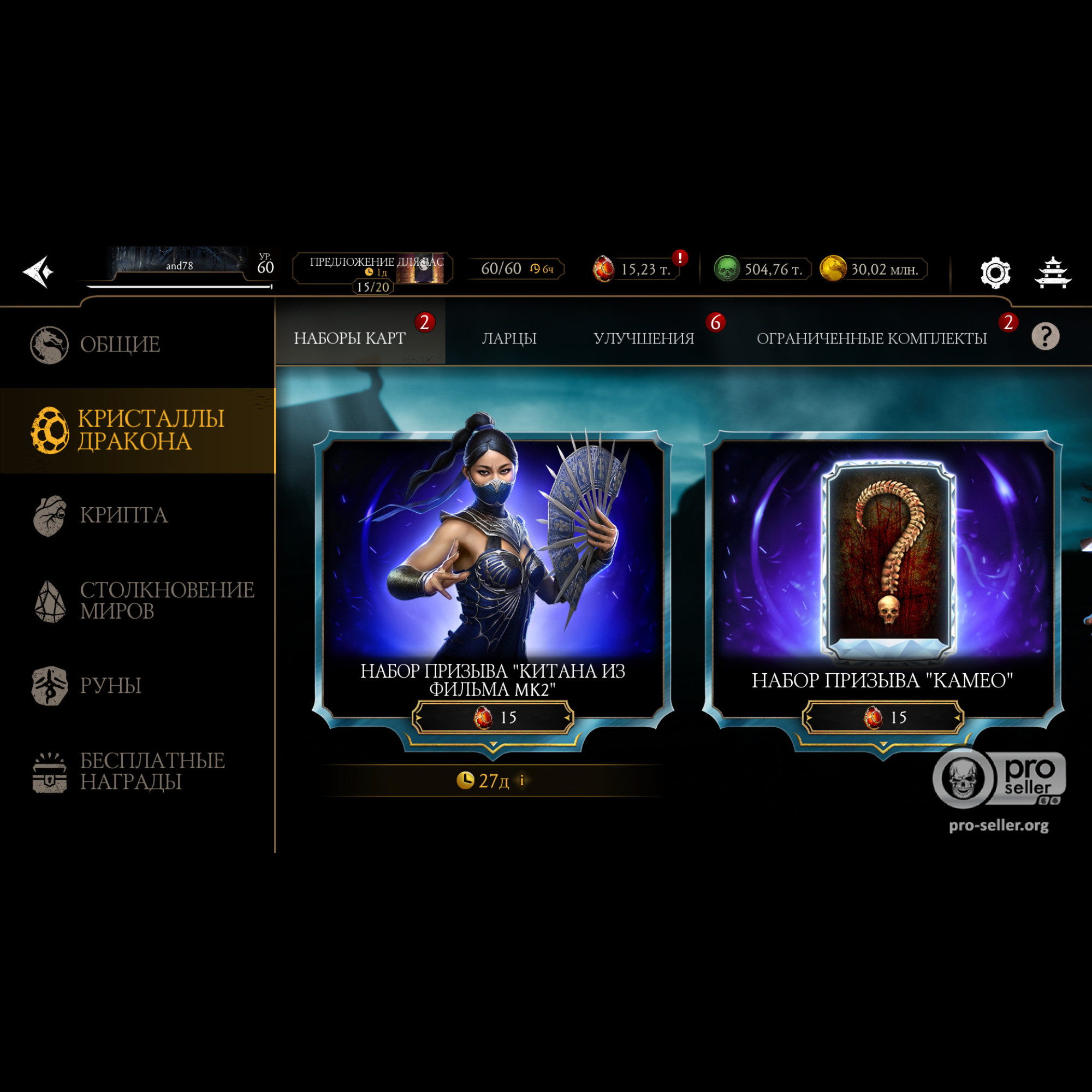Screen dimensions: 1092x1092
Task: Buy the Камео summon pack for 15
Action: pyautogui.click(x=883, y=717)
